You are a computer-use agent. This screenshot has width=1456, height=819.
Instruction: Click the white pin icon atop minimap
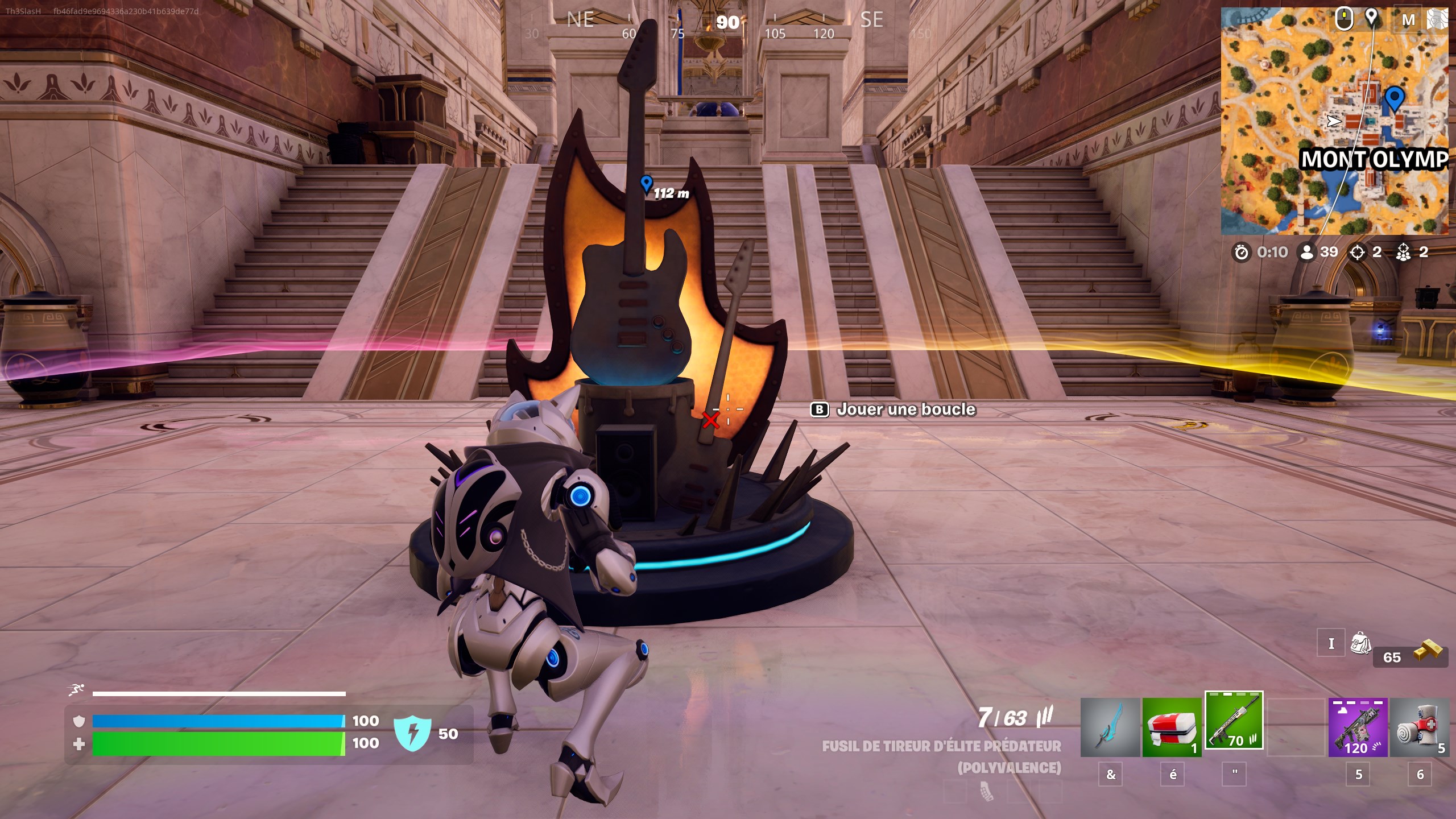click(1372, 17)
